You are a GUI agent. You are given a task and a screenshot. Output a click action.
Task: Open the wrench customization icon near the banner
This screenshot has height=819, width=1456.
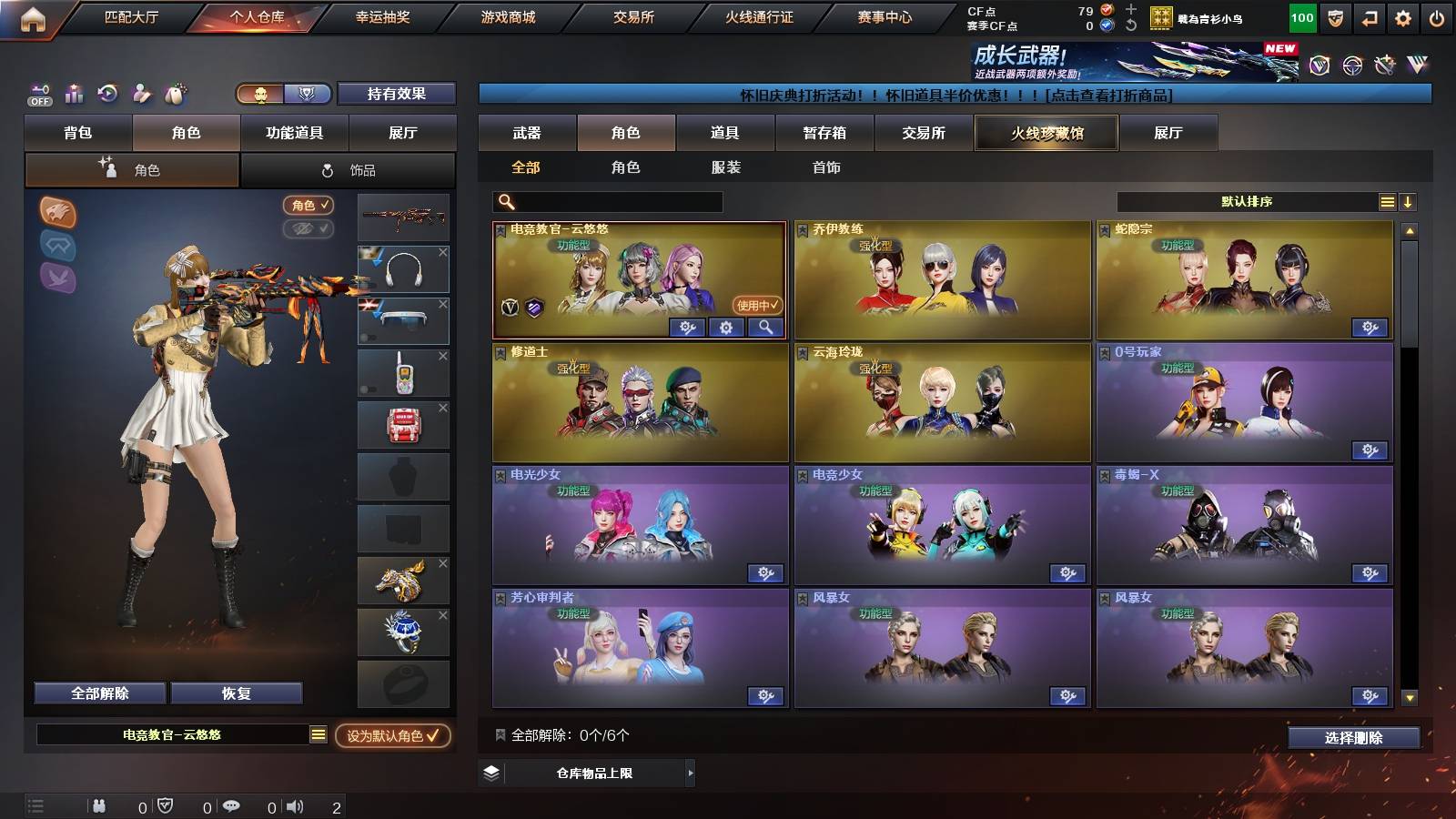pyautogui.click(x=1384, y=65)
